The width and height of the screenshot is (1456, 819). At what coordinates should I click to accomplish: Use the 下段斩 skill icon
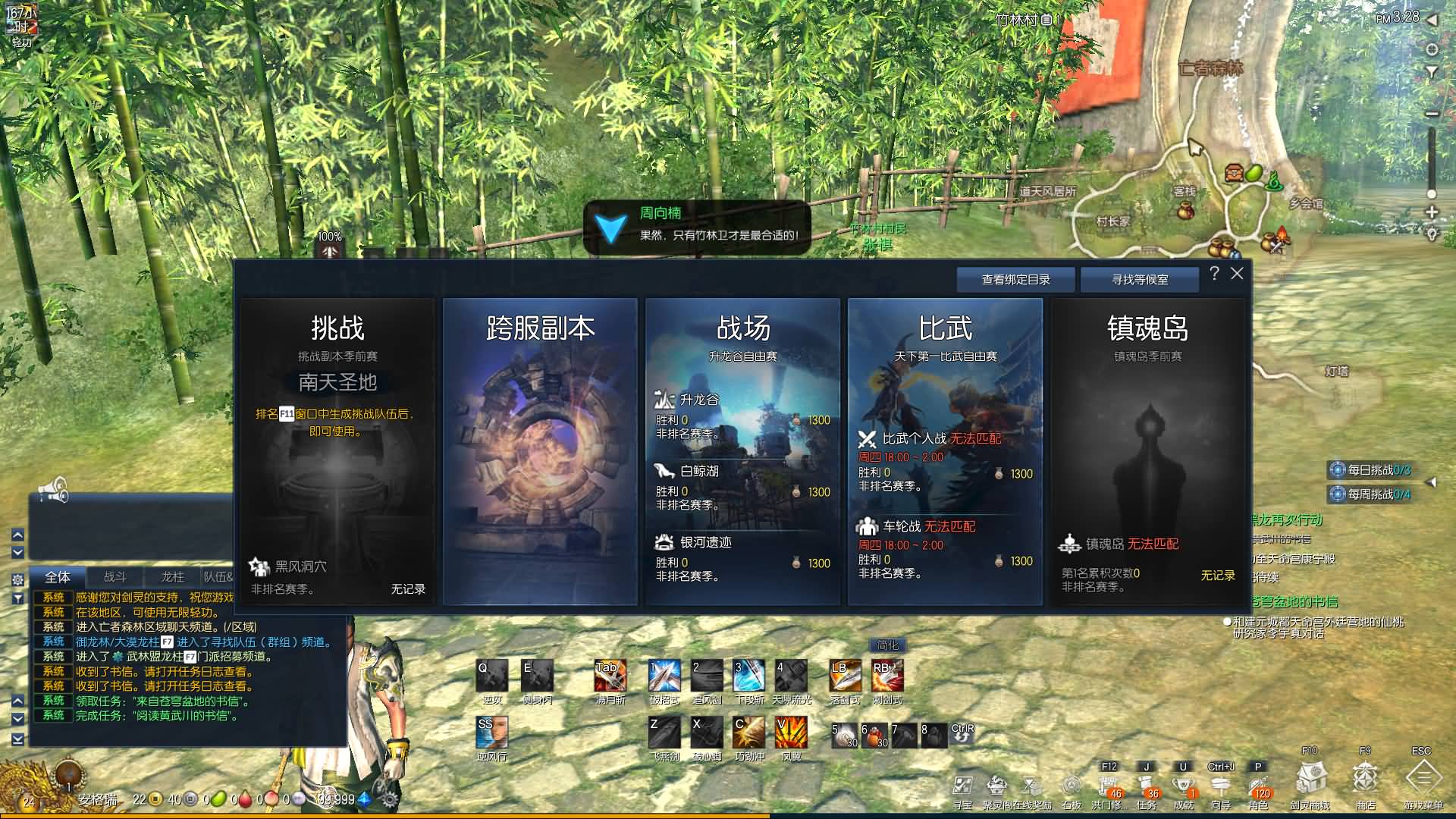point(748,676)
